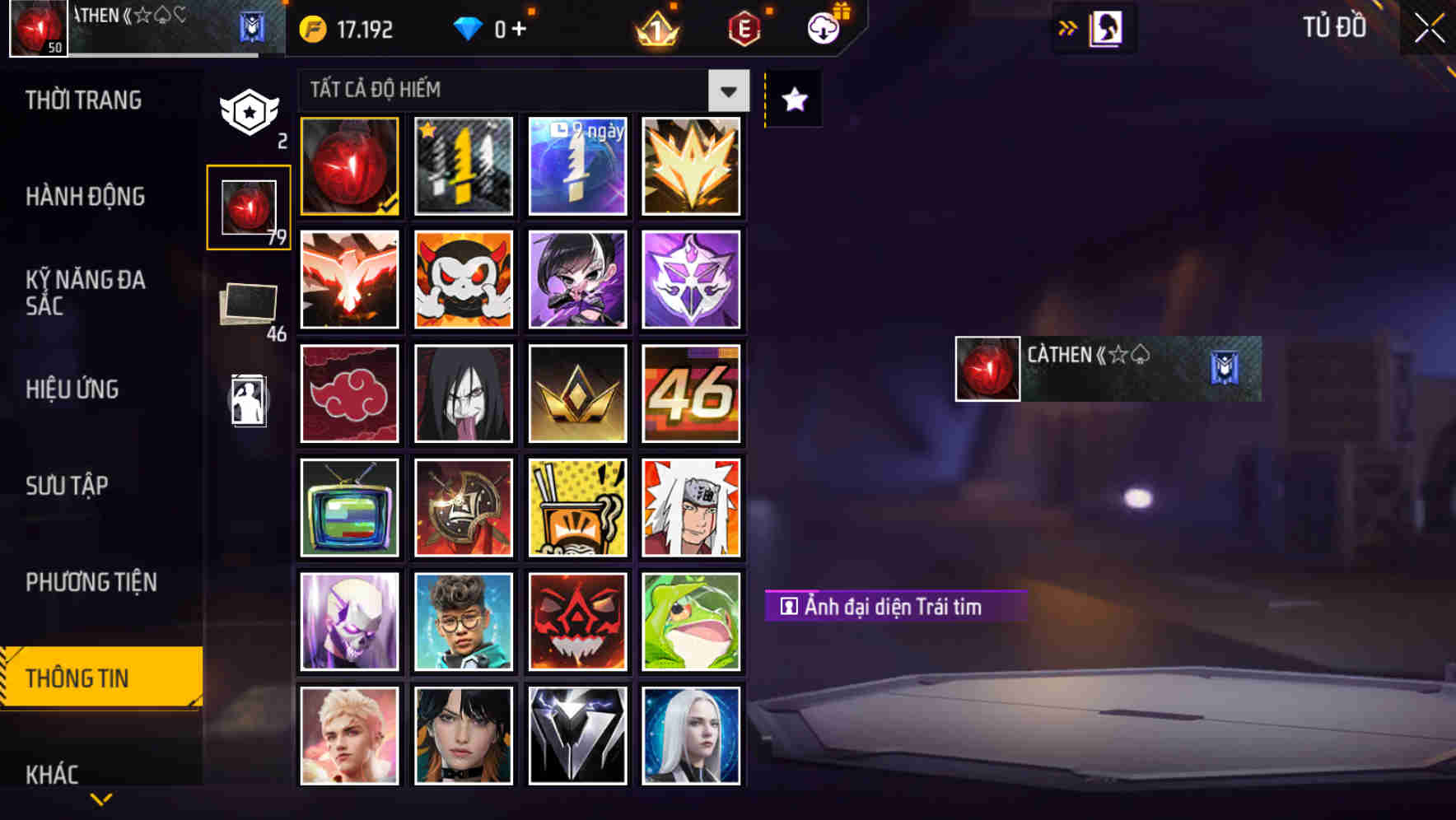Open the crown rank icon in the top bar
Viewport: 1456px width, 820px height.
tap(655, 27)
